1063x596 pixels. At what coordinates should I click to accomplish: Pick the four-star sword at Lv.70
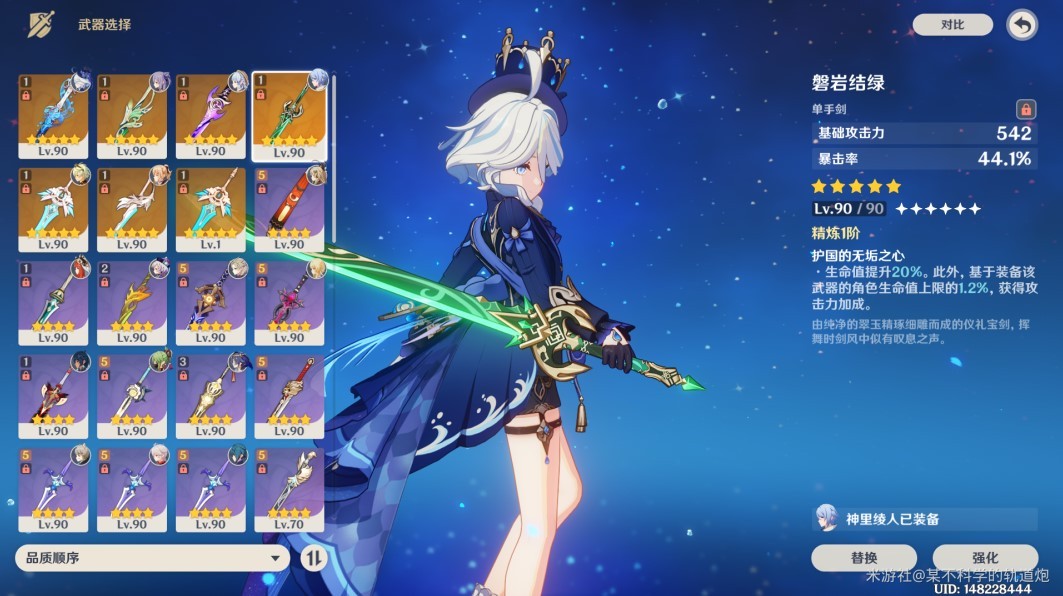tap(289, 490)
